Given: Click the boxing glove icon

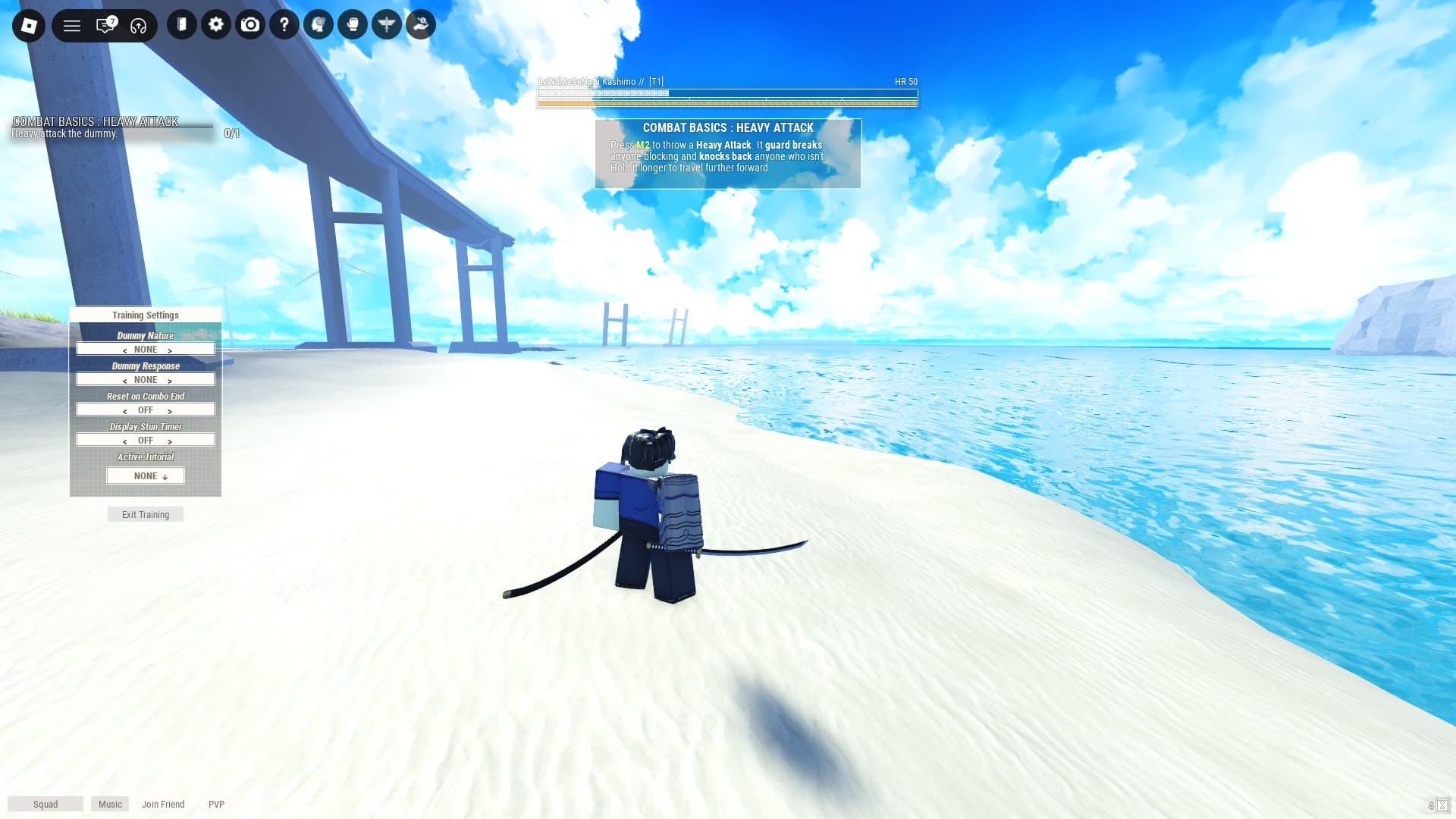Looking at the screenshot, I should [x=353, y=25].
